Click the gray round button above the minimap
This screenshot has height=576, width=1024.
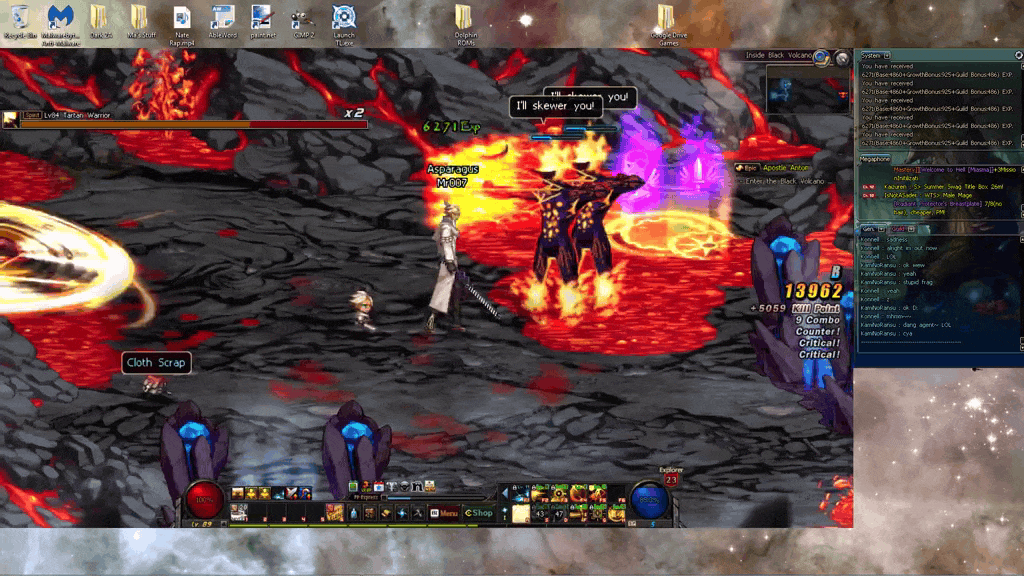coord(842,58)
